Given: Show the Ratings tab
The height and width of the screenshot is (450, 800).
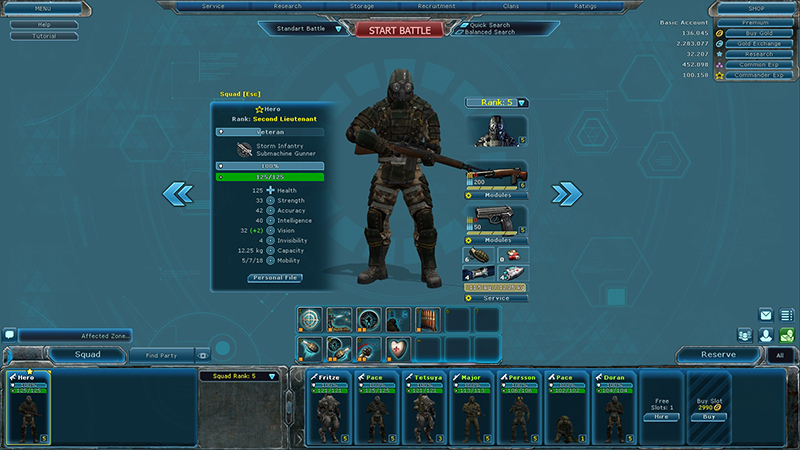Looking at the screenshot, I should [583, 6].
